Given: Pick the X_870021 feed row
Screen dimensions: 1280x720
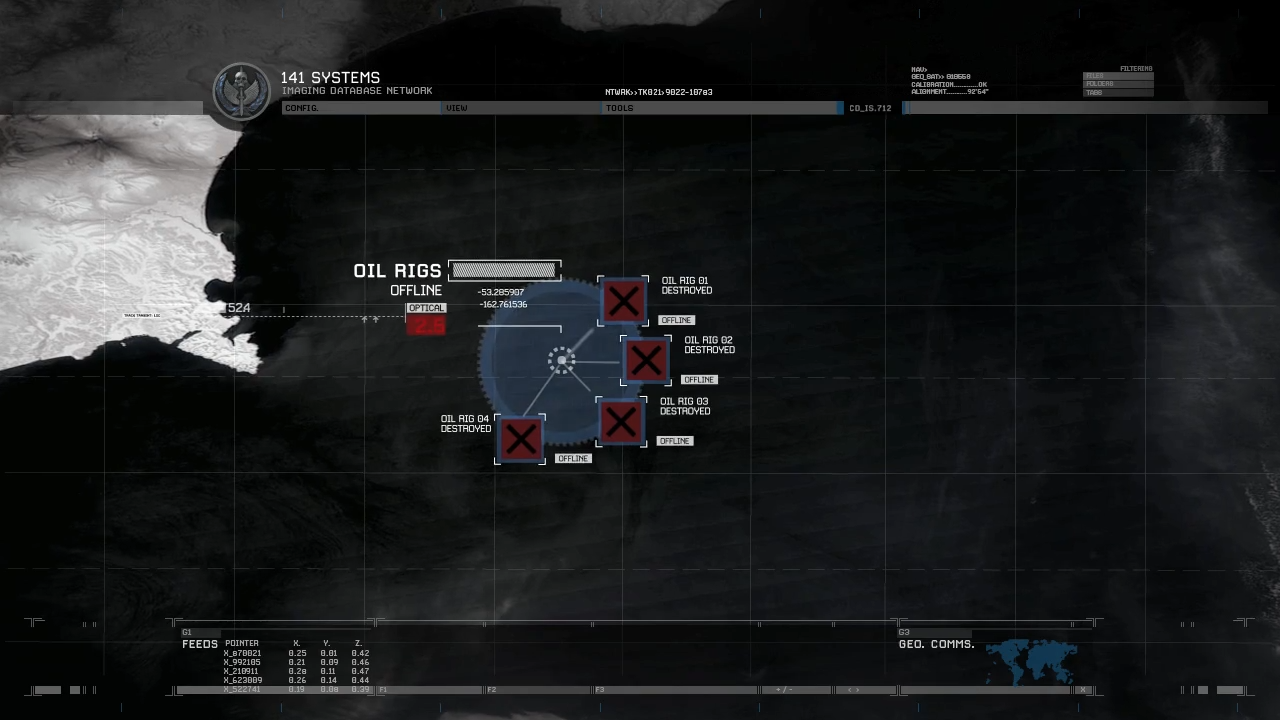Looking at the screenshot, I should (243, 653).
